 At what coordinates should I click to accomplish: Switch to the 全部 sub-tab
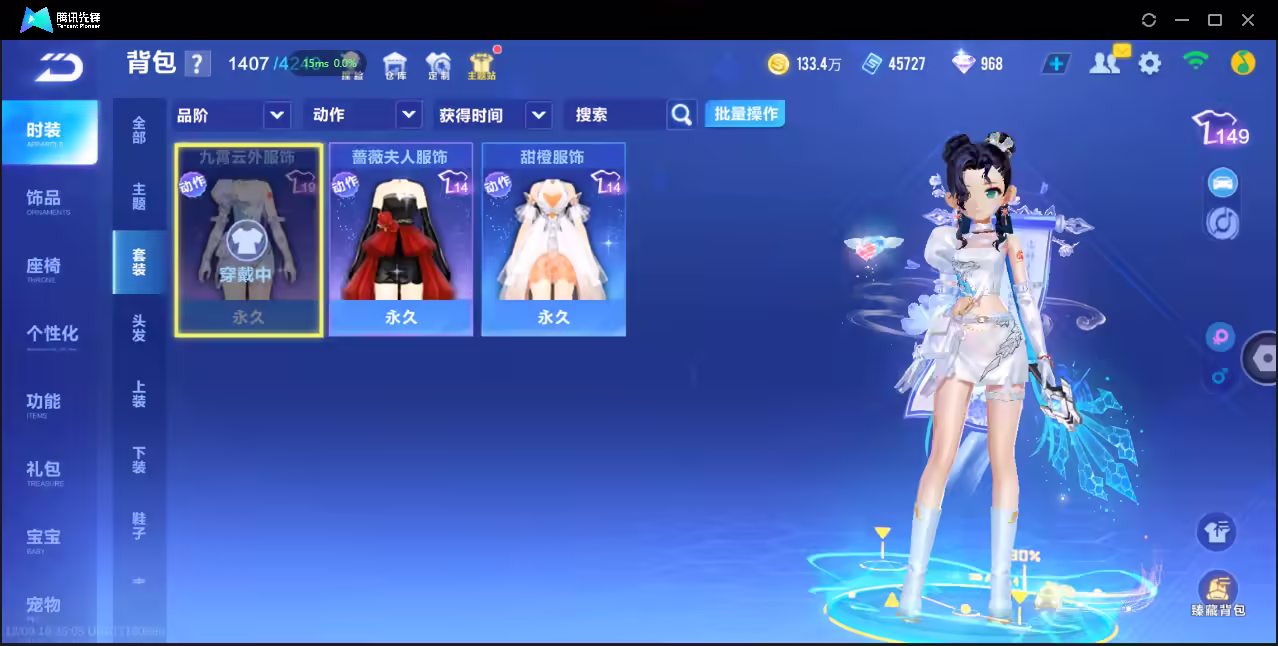(x=139, y=130)
